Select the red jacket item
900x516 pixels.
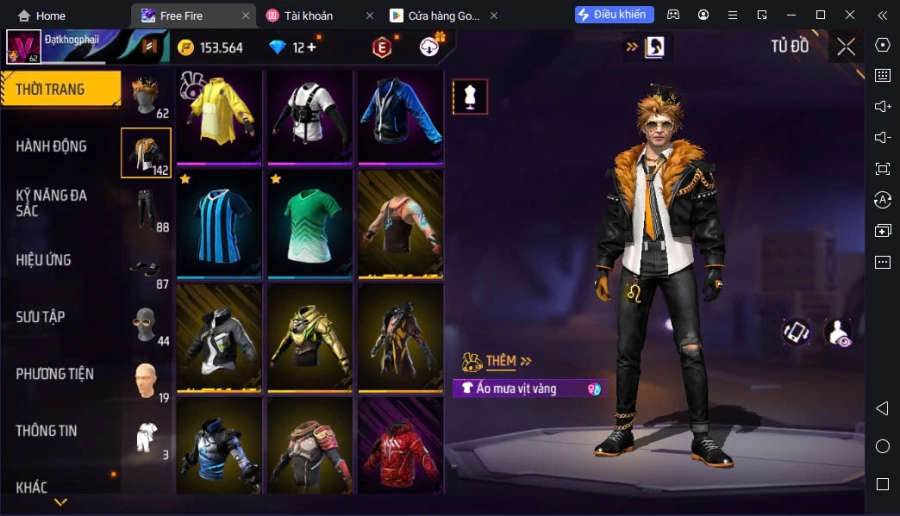coord(400,444)
